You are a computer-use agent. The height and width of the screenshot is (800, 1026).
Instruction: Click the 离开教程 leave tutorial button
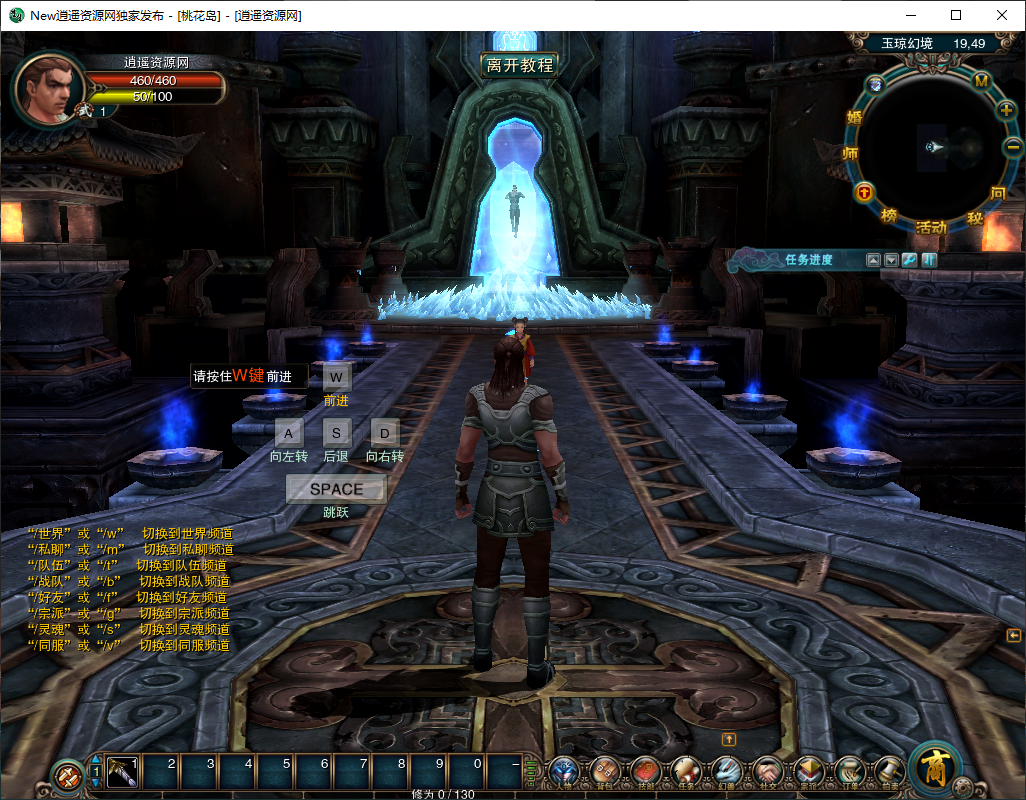pyautogui.click(x=519, y=65)
